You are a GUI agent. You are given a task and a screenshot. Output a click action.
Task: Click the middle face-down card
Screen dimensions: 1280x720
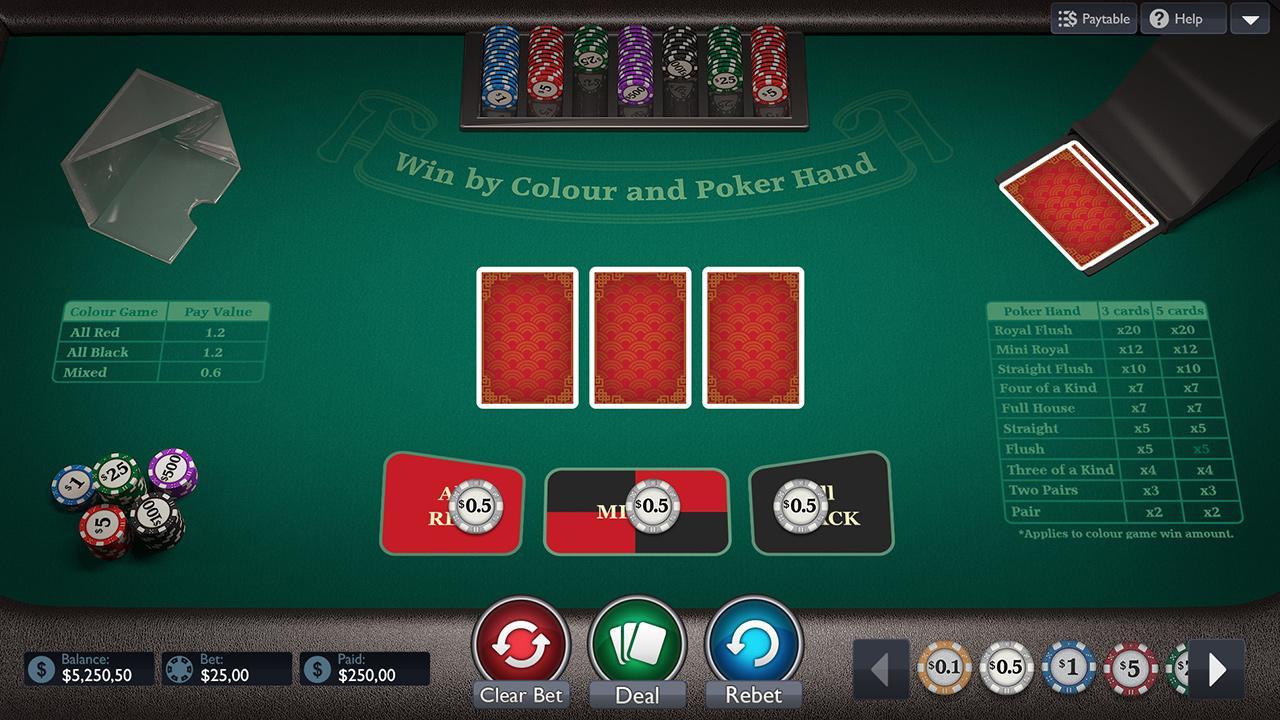click(x=639, y=337)
